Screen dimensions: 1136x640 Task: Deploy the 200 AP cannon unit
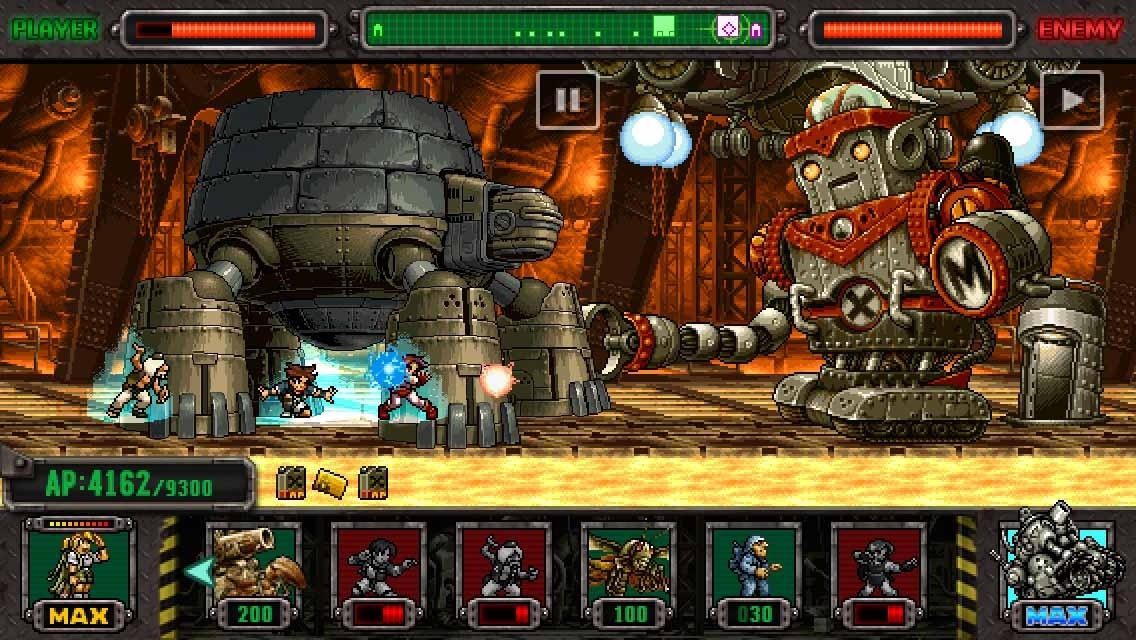253,573
